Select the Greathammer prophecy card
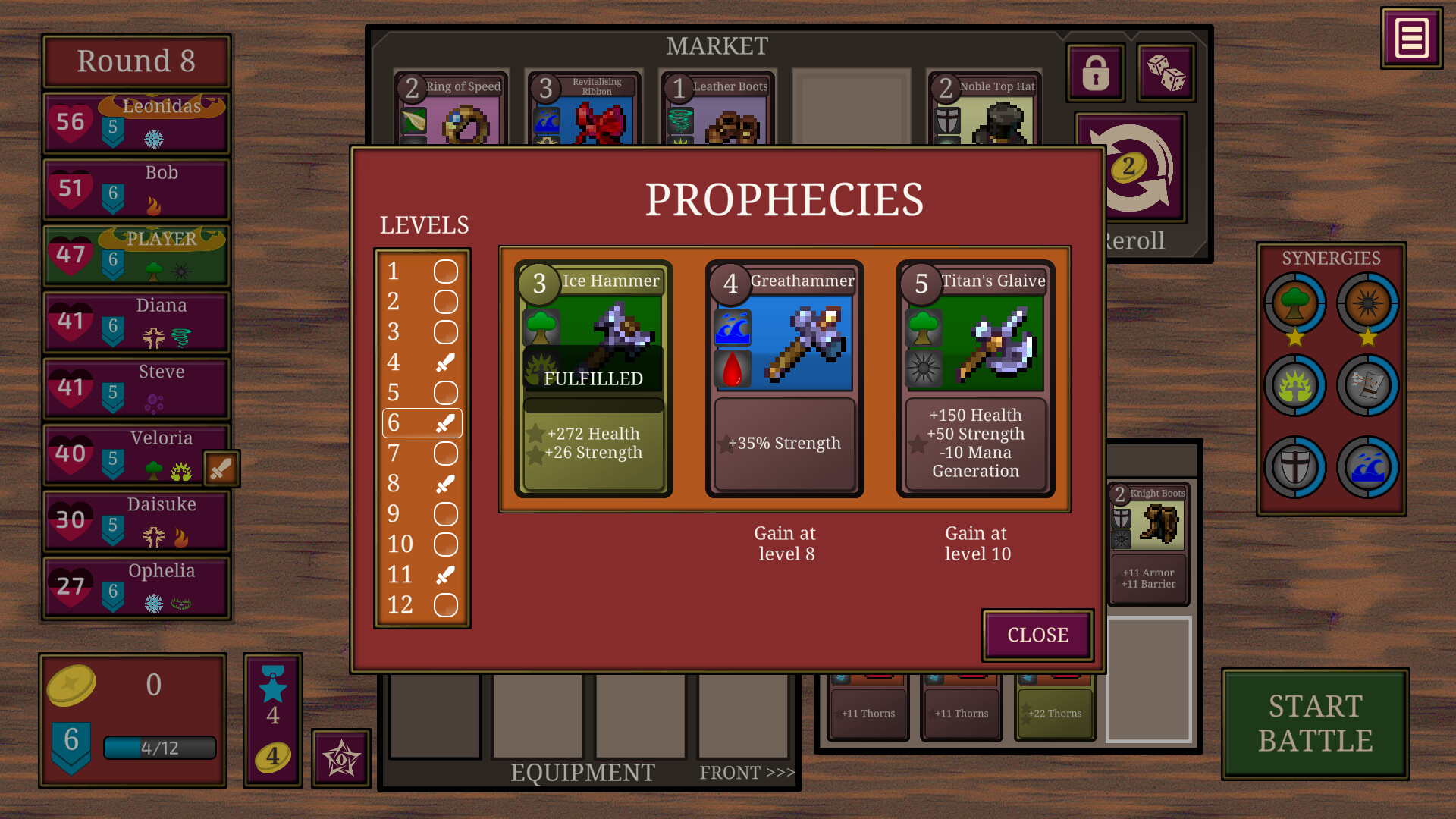The width and height of the screenshot is (1456, 819). tap(783, 377)
